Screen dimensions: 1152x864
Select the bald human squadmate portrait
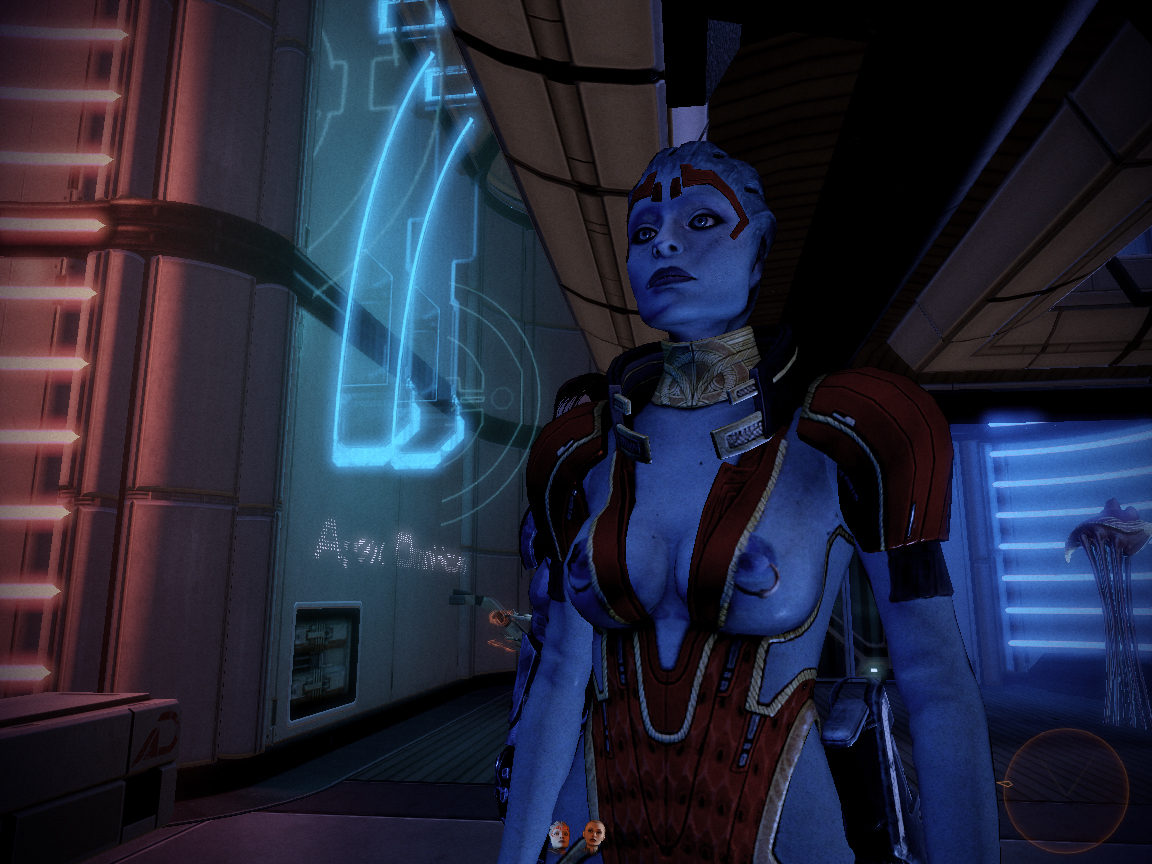click(x=594, y=834)
